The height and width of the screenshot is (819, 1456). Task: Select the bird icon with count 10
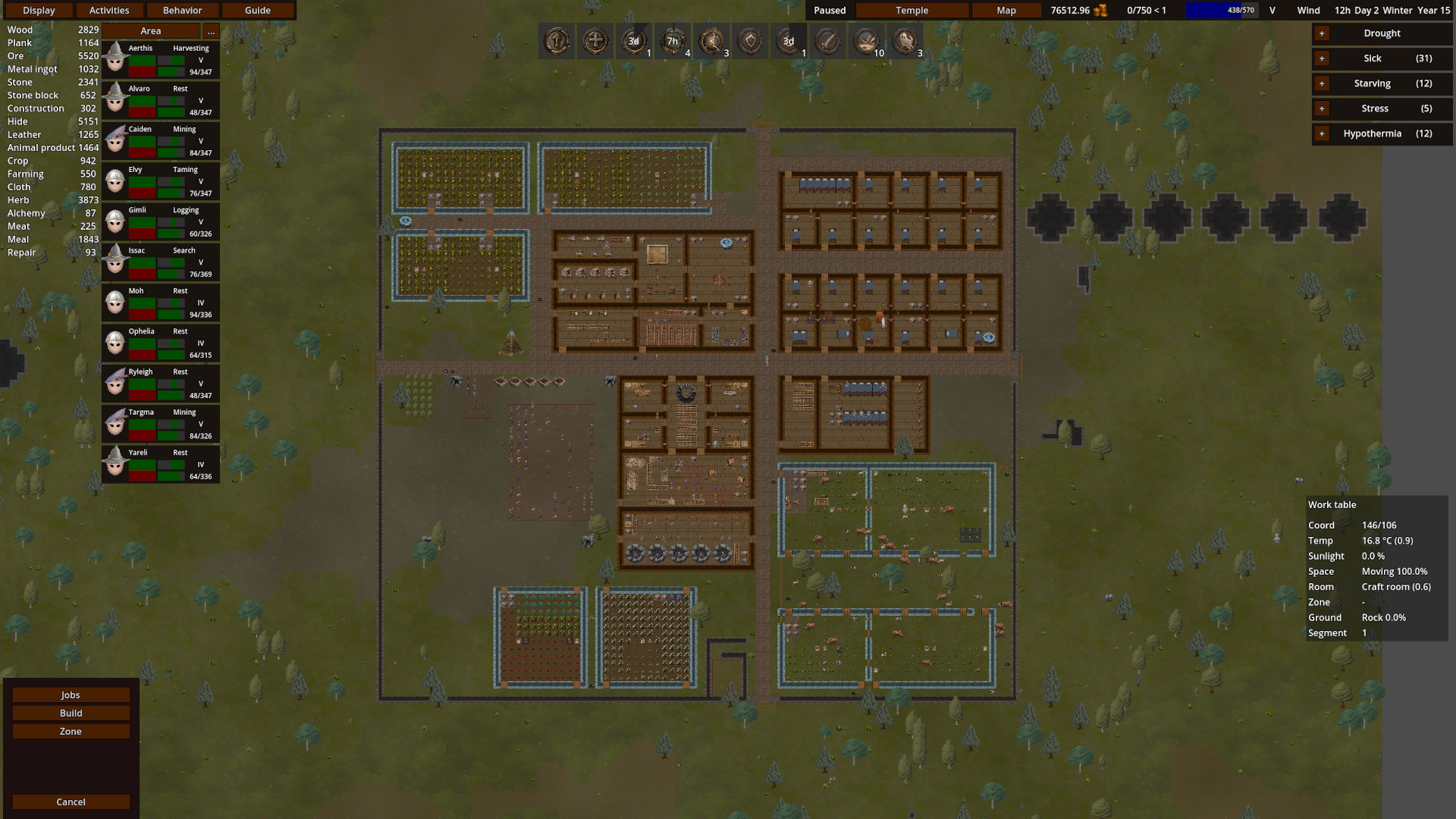coord(865,42)
